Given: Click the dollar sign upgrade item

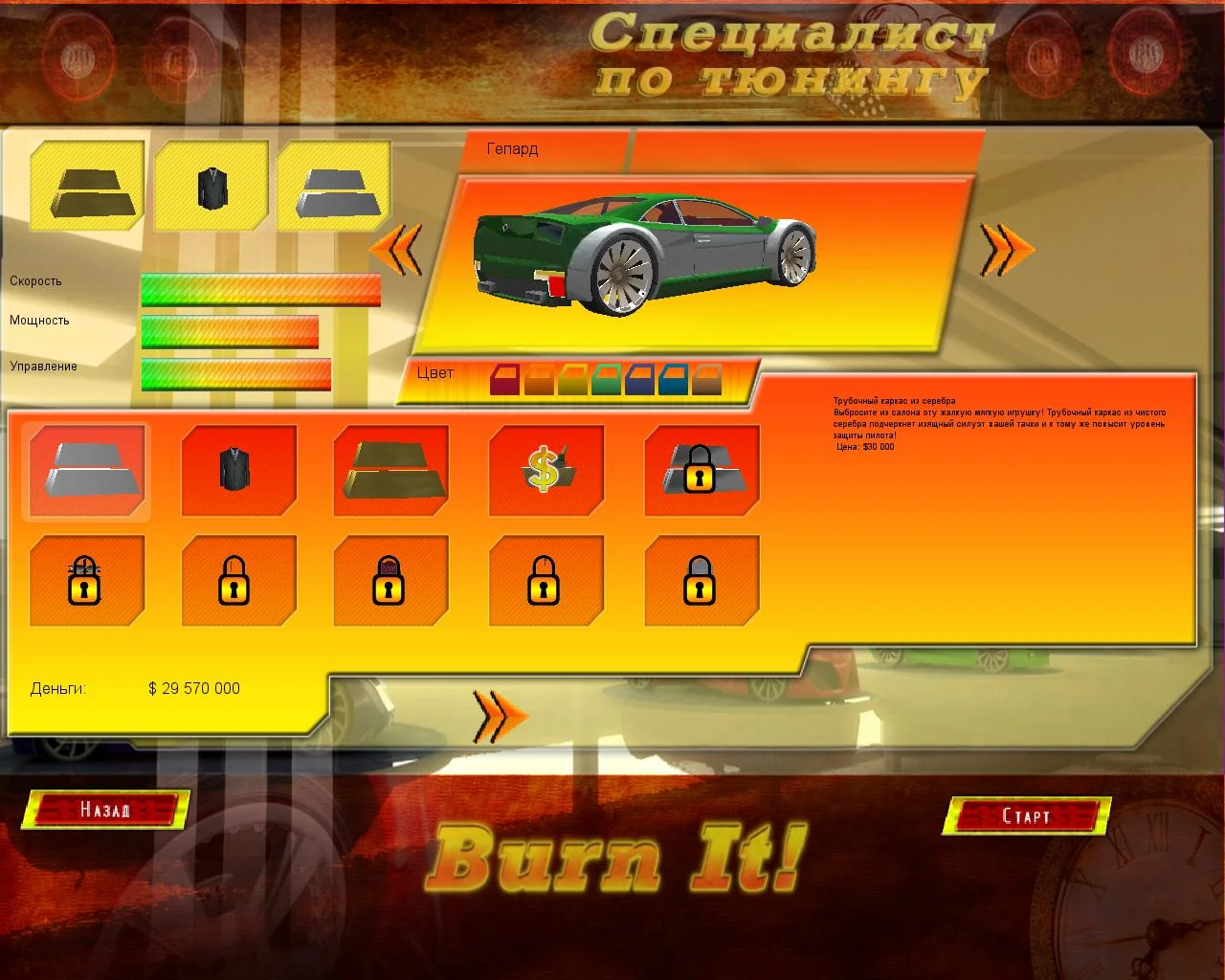Looking at the screenshot, I should click(x=546, y=471).
